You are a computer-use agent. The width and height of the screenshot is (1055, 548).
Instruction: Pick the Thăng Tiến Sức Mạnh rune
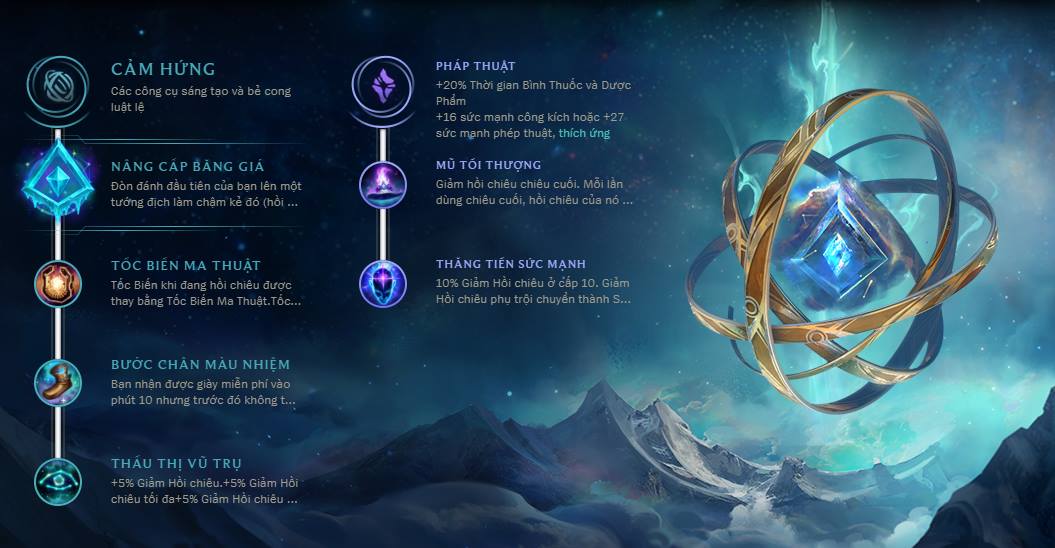[x=383, y=283]
